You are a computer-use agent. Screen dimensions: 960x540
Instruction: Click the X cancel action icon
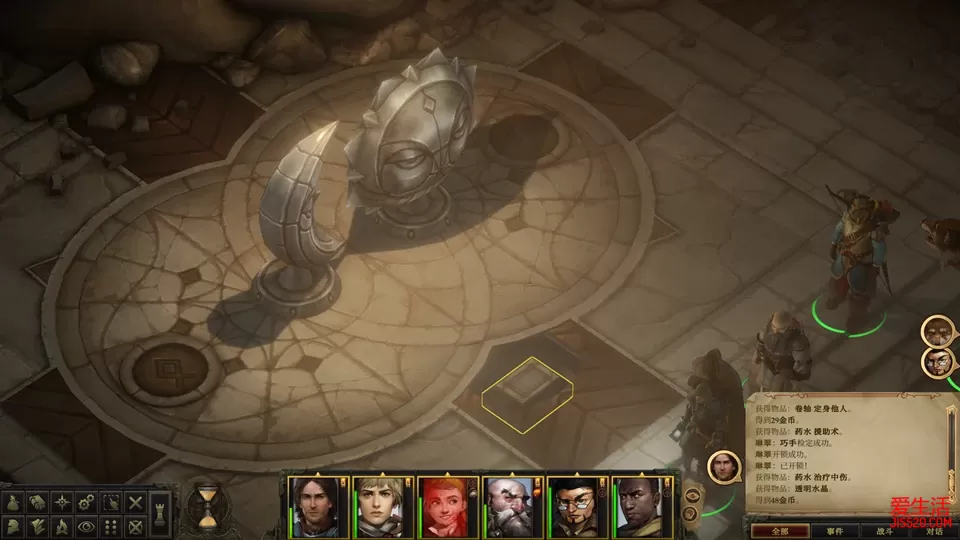click(136, 502)
